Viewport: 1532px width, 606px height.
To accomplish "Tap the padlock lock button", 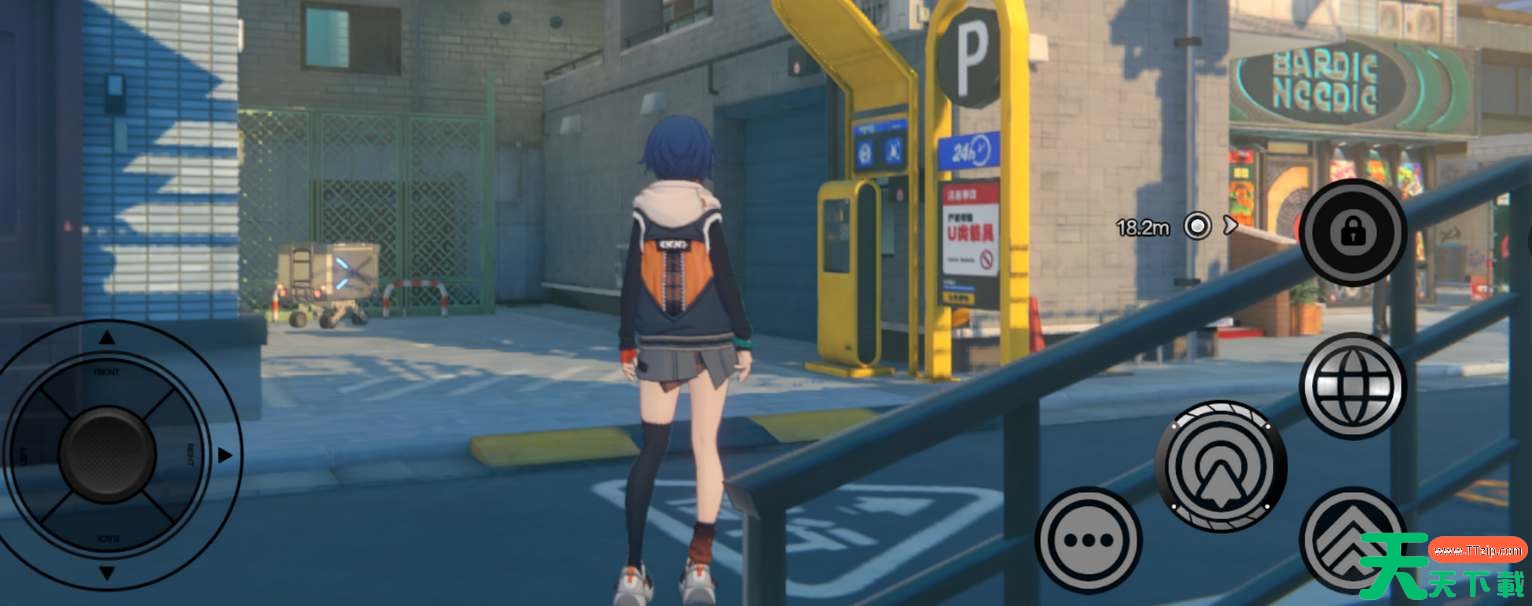I will 1353,233.
